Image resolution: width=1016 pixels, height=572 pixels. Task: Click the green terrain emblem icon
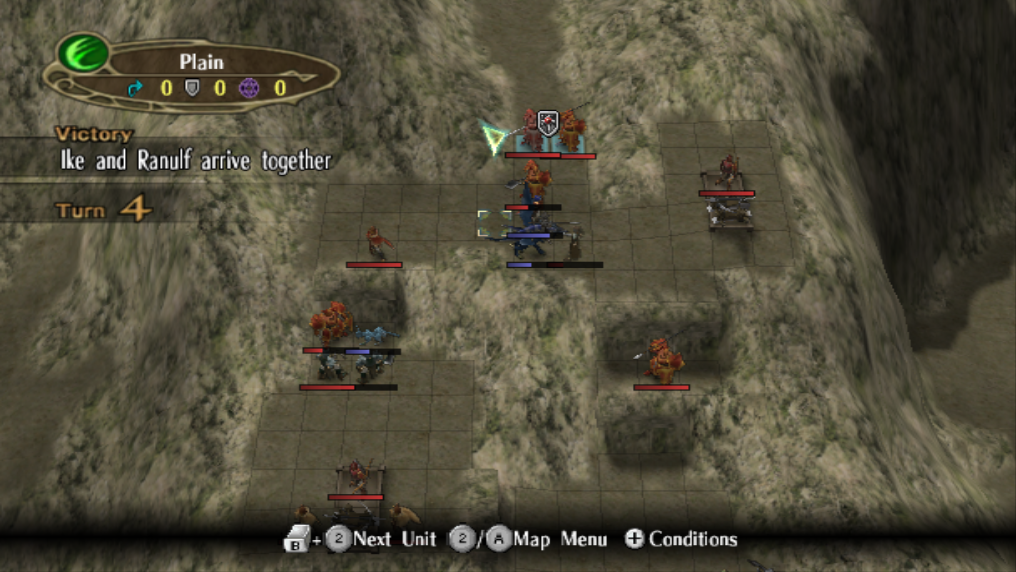[84, 52]
